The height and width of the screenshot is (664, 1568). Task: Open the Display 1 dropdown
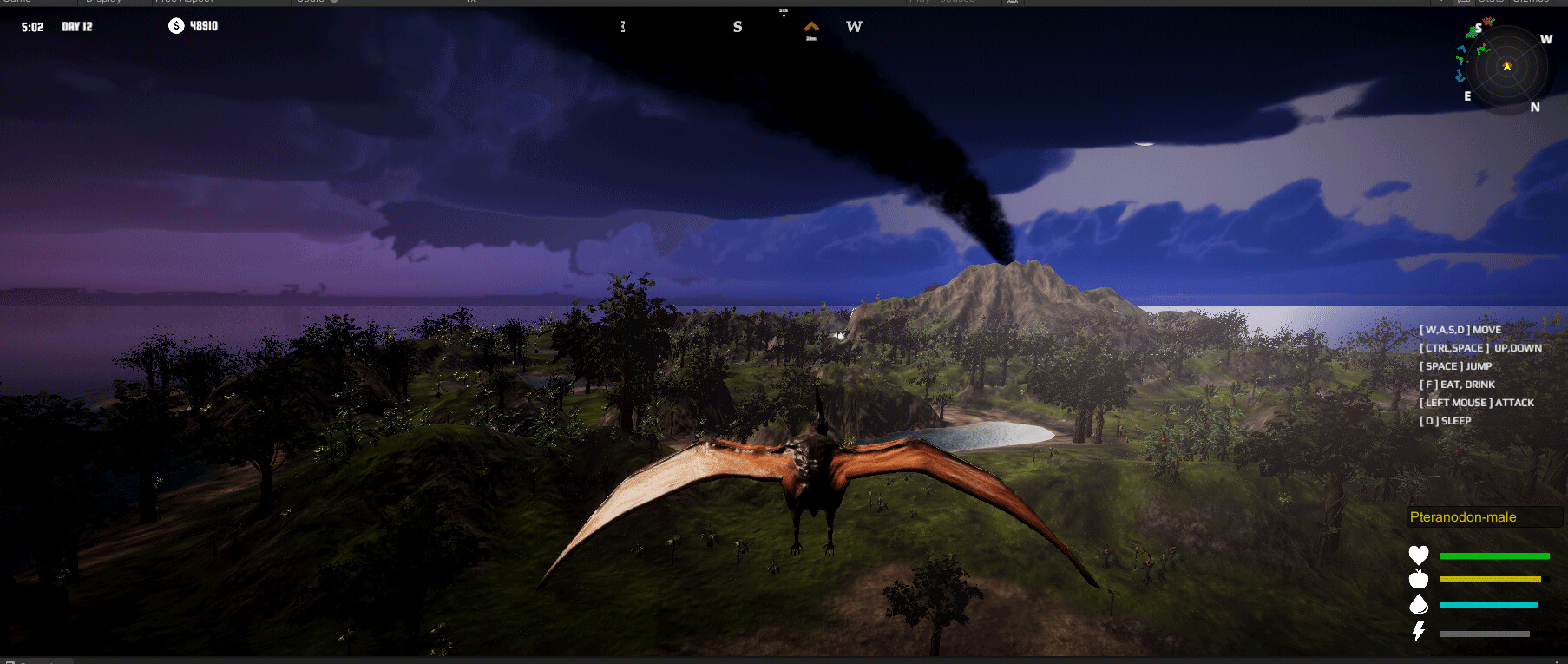pos(106,2)
